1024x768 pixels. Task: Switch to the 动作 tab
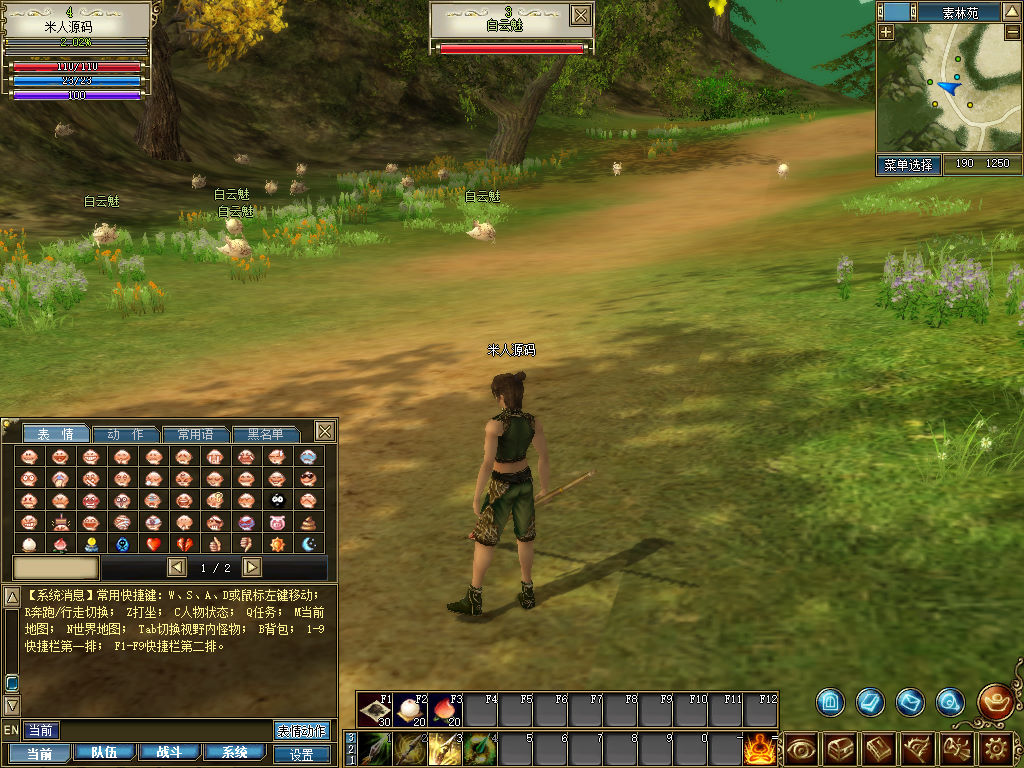click(126, 434)
